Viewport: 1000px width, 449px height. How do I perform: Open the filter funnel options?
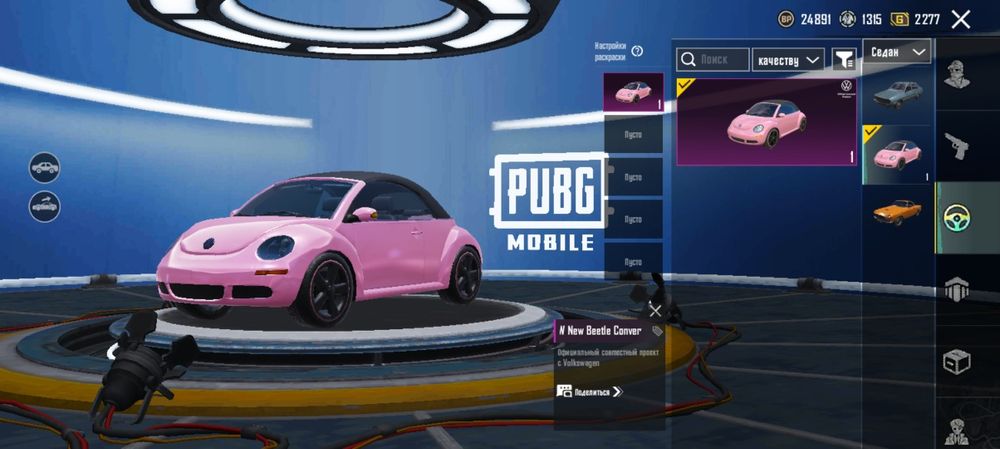pyautogui.click(x=845, y=60)
